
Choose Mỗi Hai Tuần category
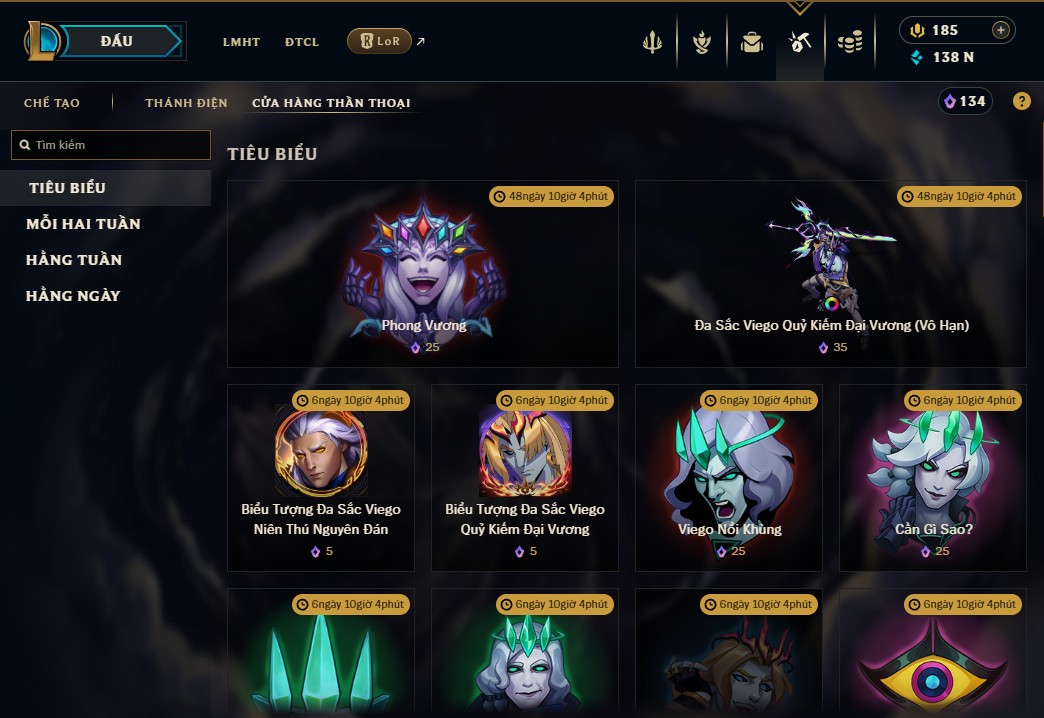point(83,224)
